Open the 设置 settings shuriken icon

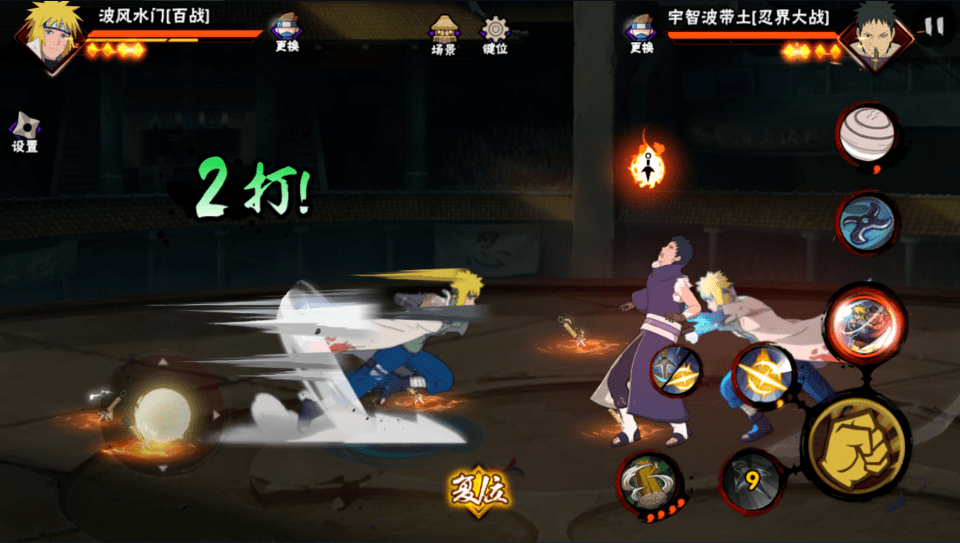pyautogui.click(x=25, y=132)
